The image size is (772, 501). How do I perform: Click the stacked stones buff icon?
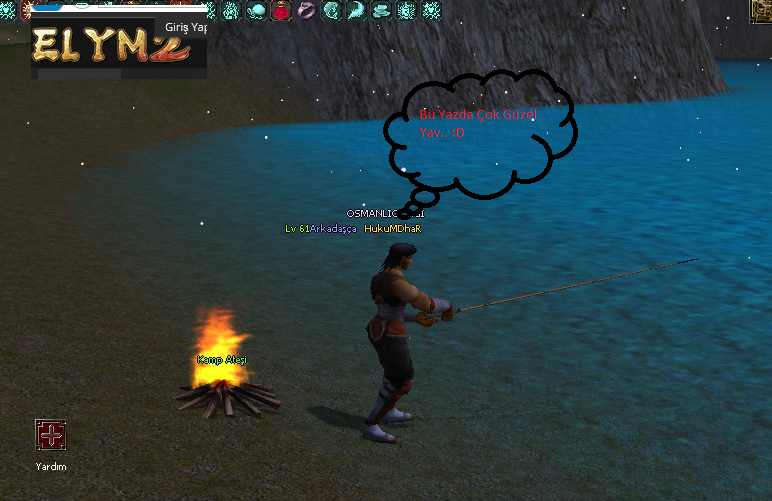[x=381, y=11]
